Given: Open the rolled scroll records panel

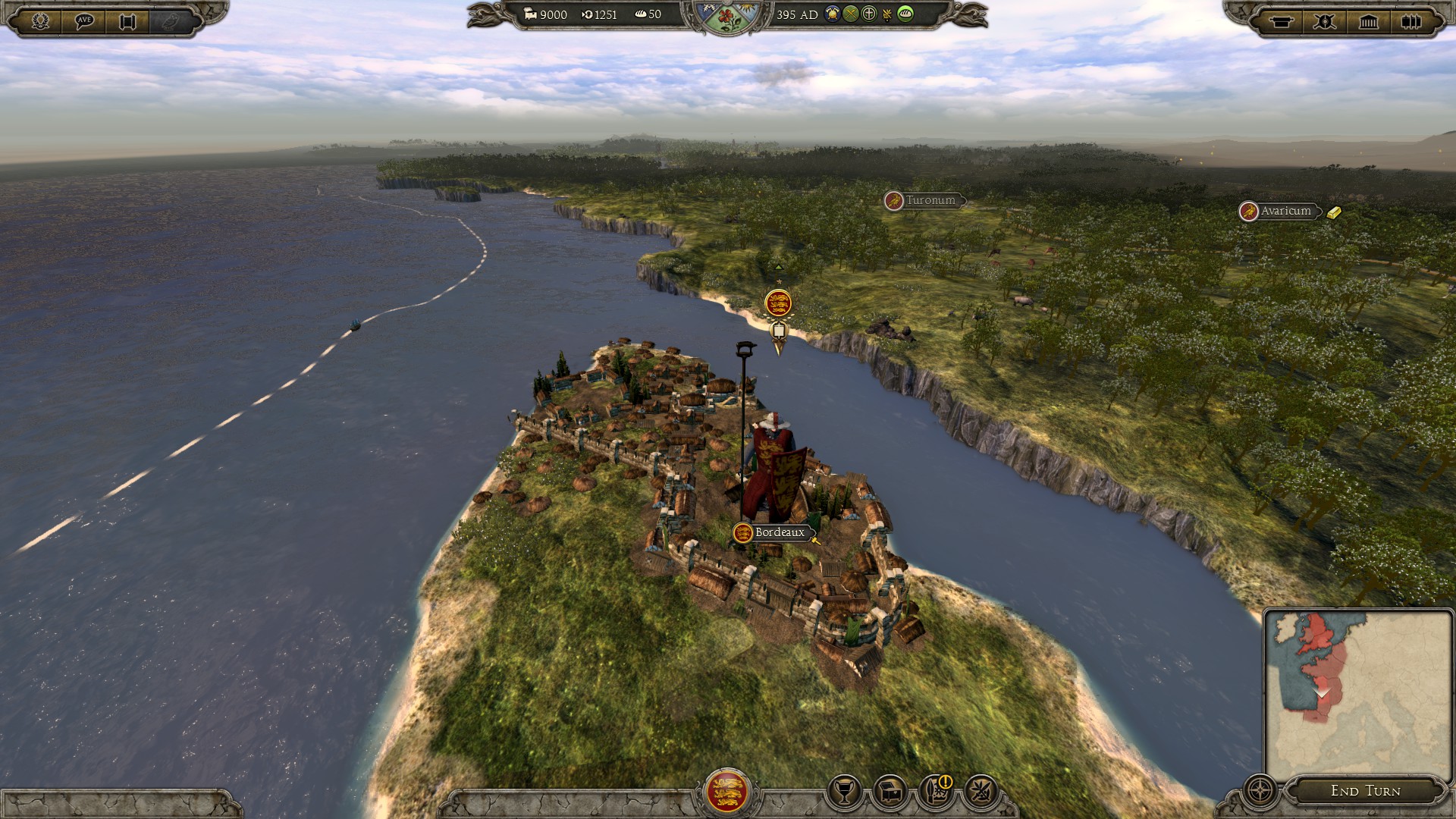Looking at the screenshot, I should [1282, 21].
